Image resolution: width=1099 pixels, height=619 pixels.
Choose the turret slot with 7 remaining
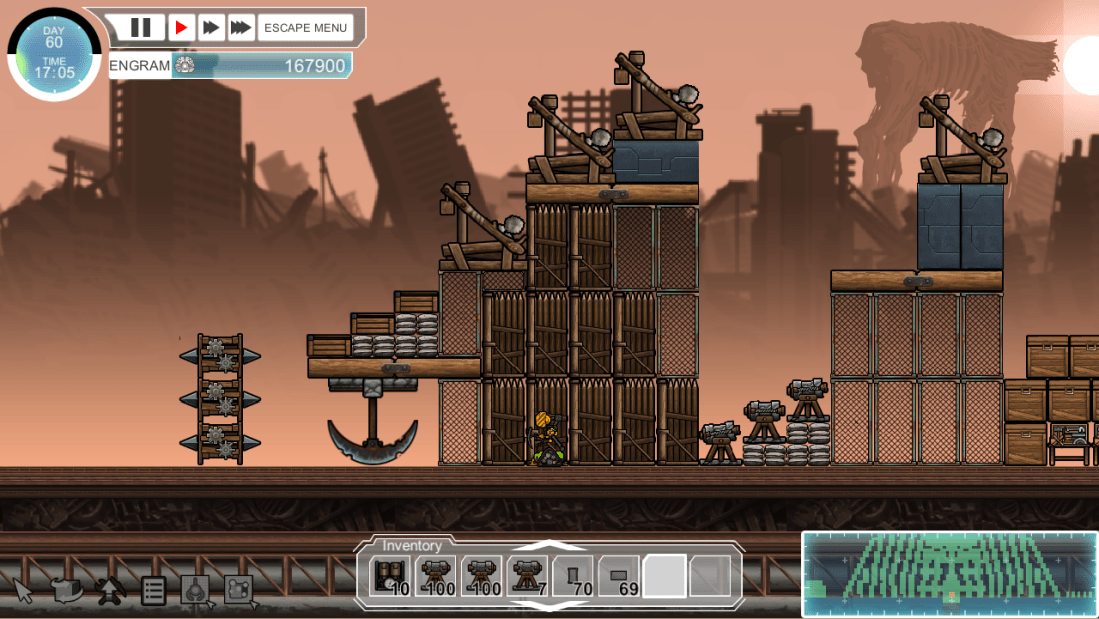pyautogui.click(x=527, y=576)
